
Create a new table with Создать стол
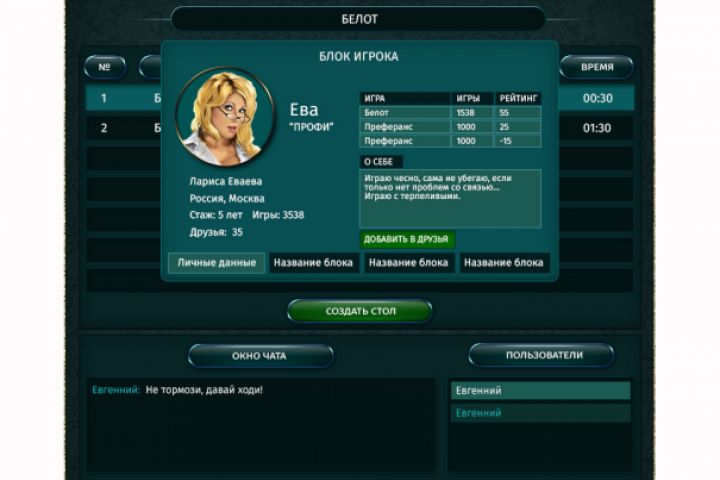(360, 311)
